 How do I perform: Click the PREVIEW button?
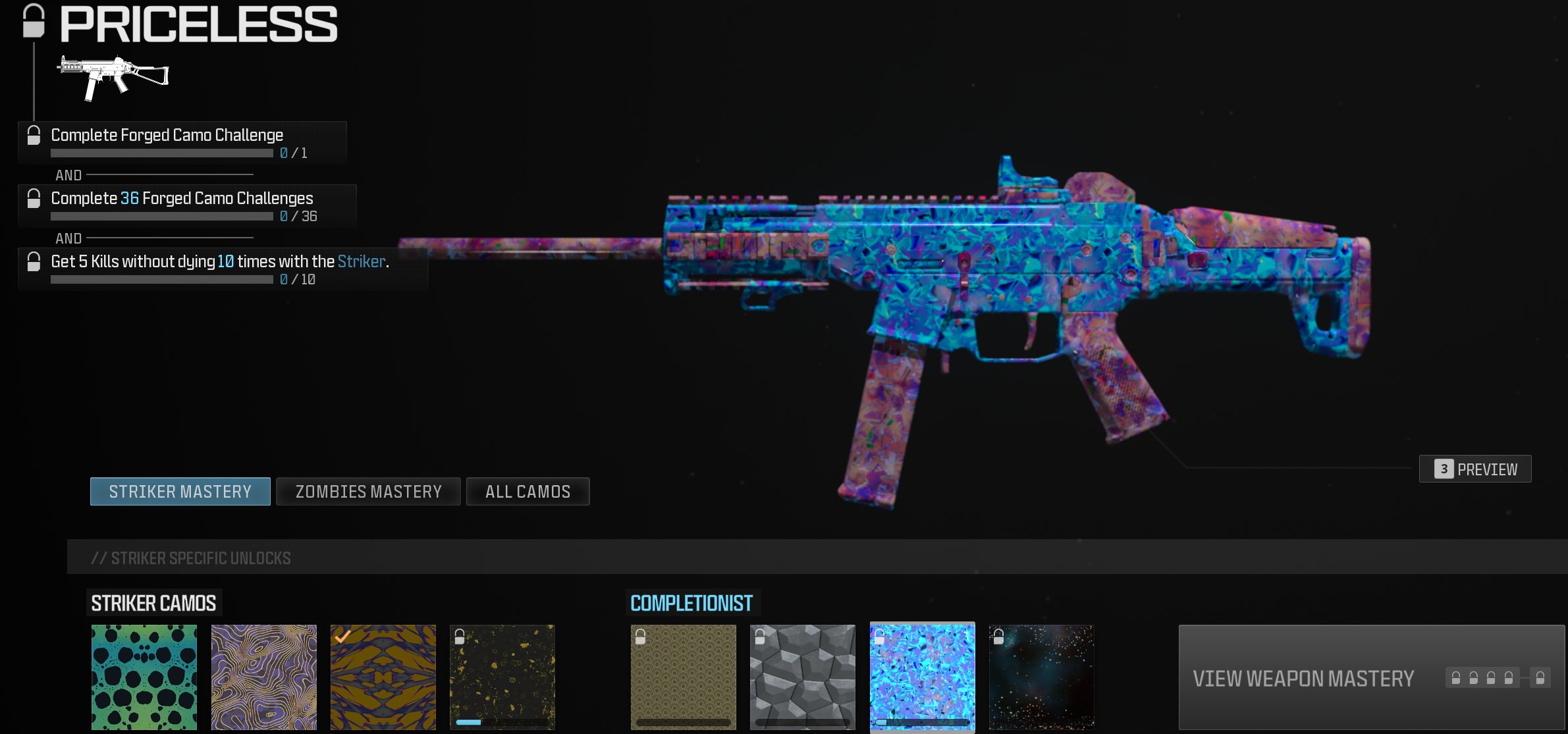tap(1475, 469)
